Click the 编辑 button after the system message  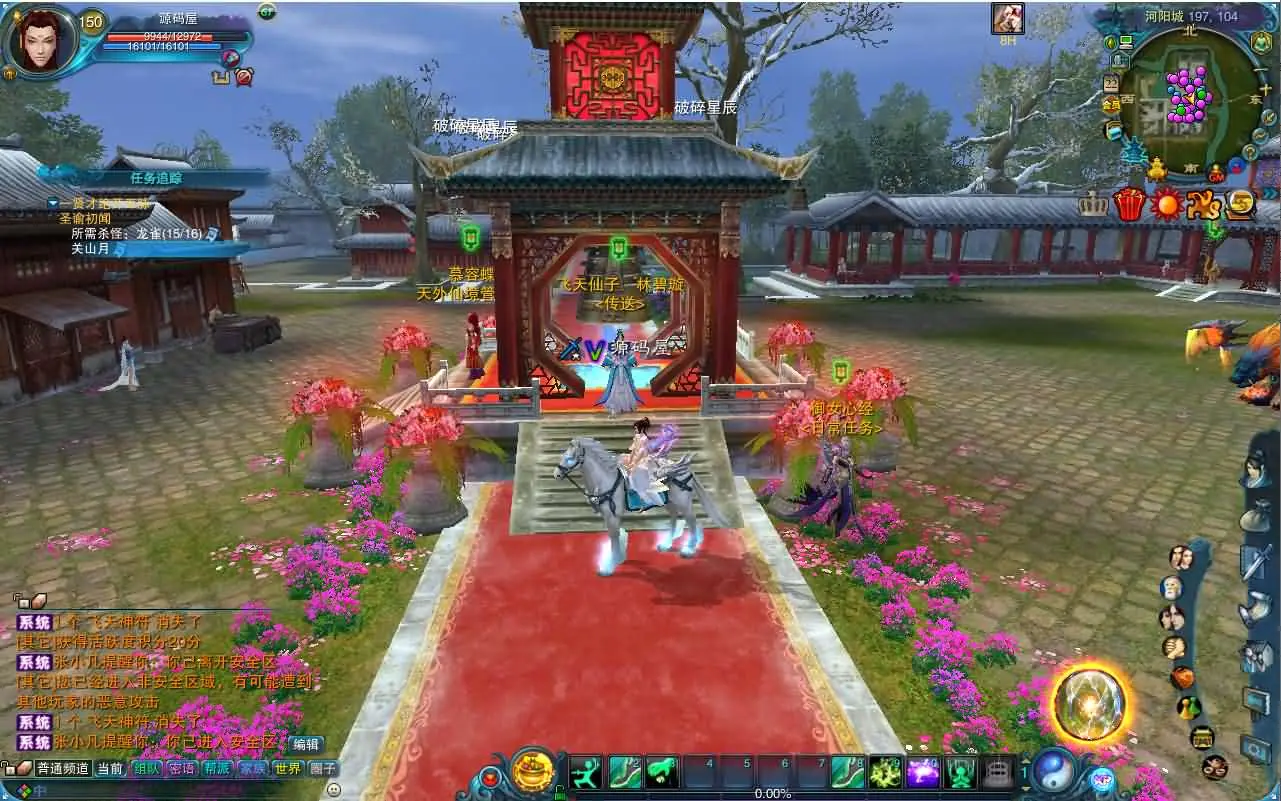tap(305, 745)
